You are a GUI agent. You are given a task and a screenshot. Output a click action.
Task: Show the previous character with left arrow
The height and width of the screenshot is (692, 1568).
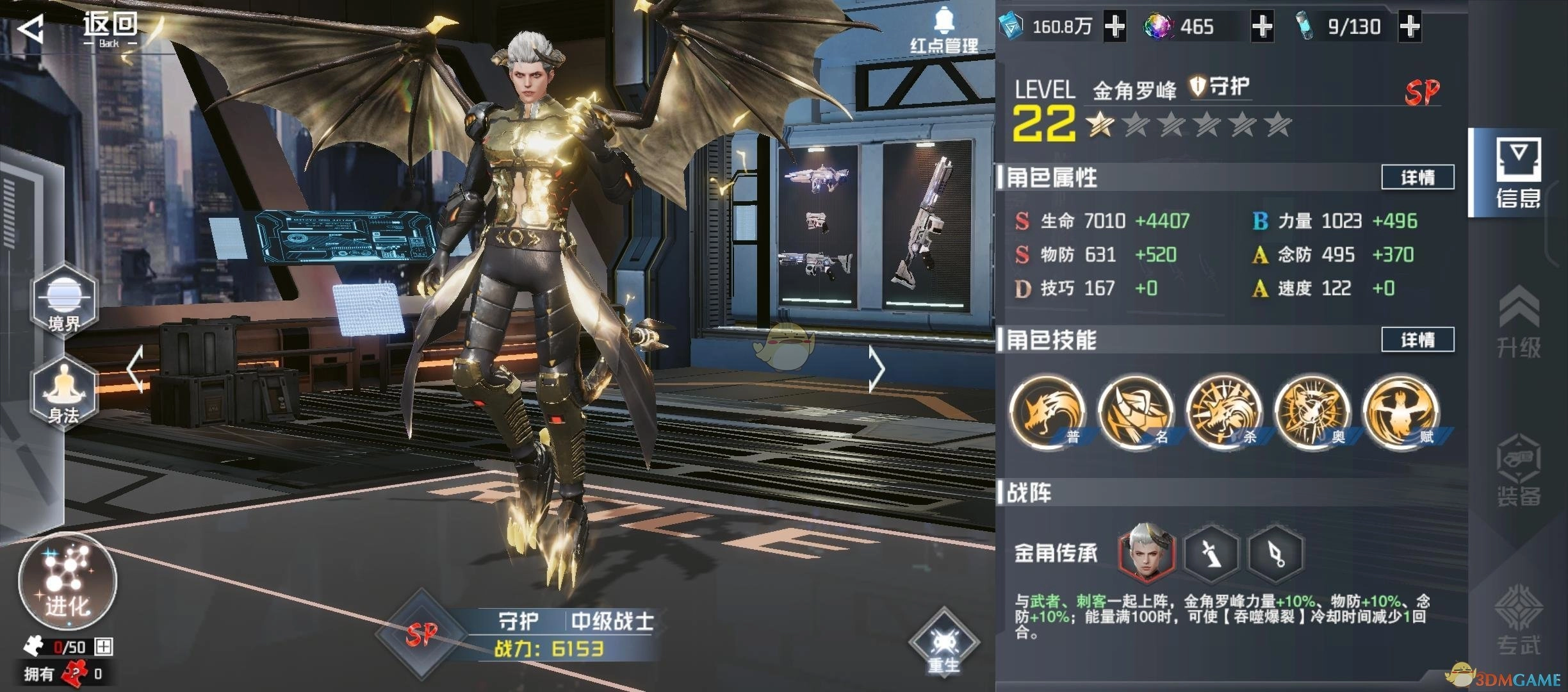coord(135,369)
